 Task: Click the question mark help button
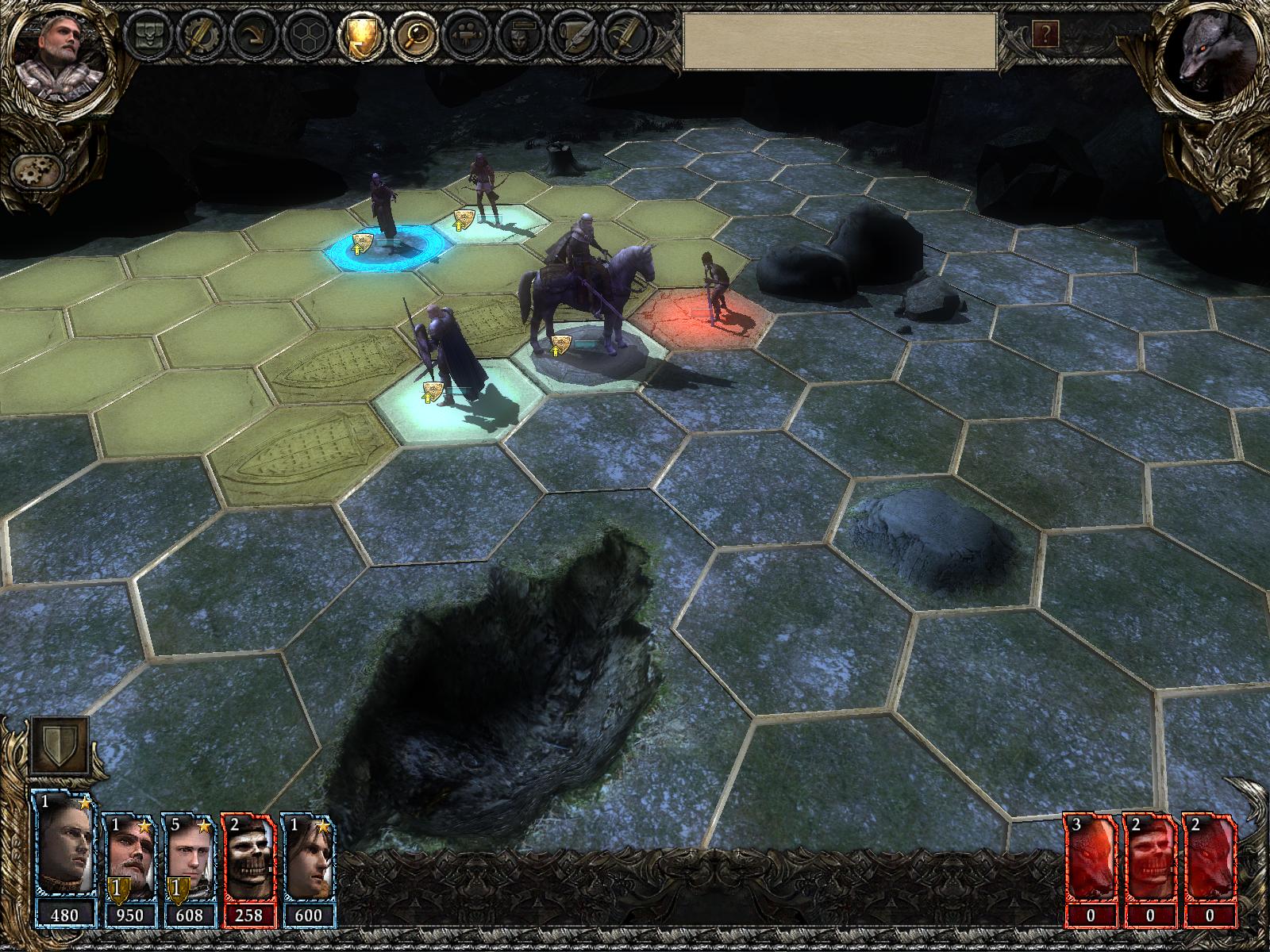1046,33
